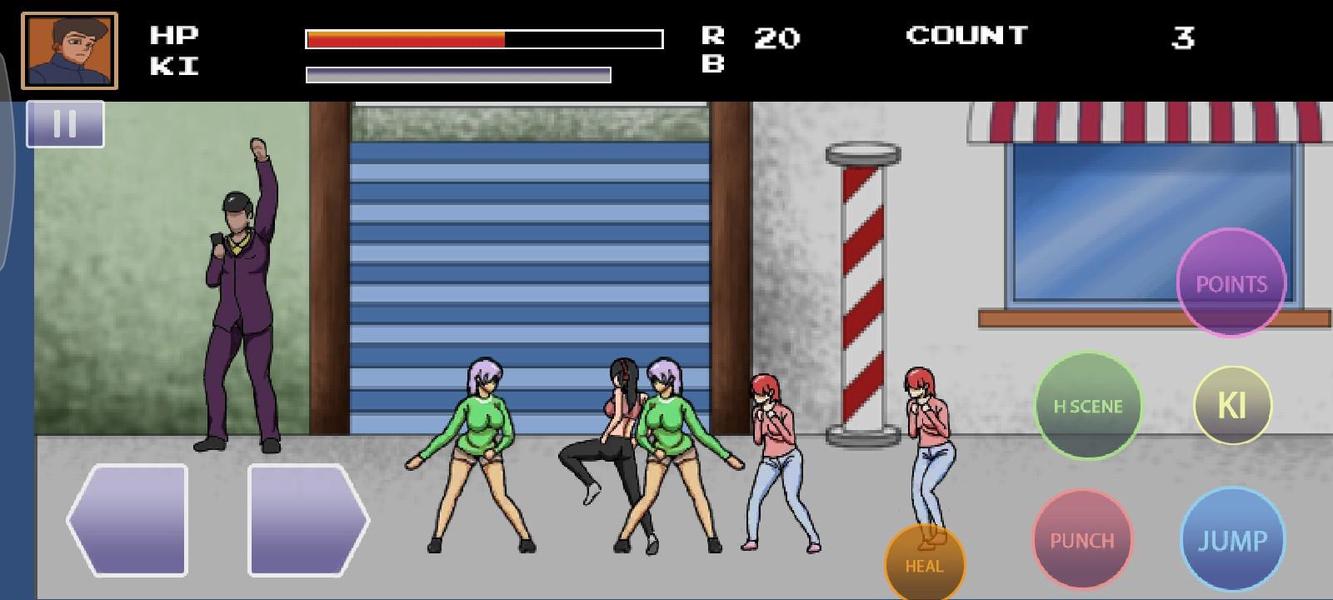The width and height of the screenshot is (1333, 600).
Task: Tap the blue JUMP button
Action: click(1232, 540)
